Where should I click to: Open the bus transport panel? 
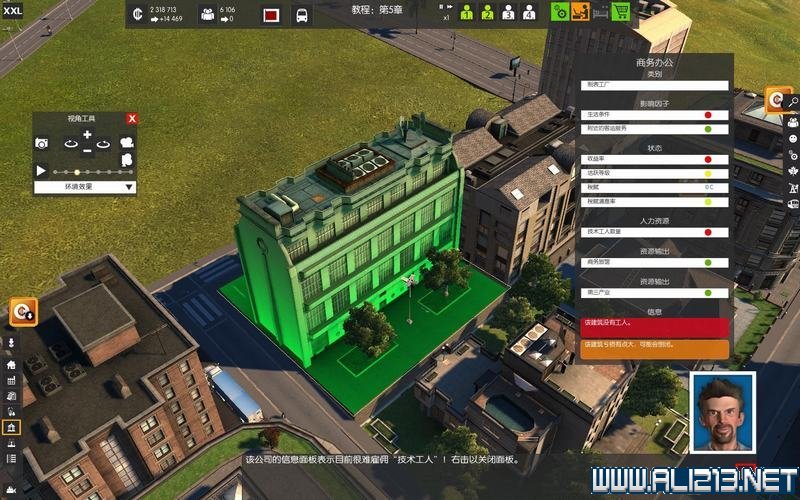click(301, 15)
